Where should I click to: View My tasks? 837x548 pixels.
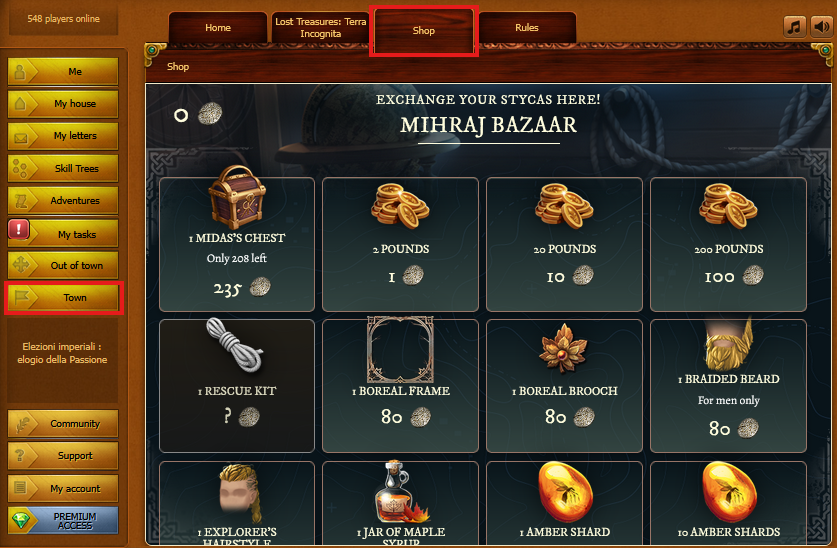pyautogui.click(x=63, y=234)
